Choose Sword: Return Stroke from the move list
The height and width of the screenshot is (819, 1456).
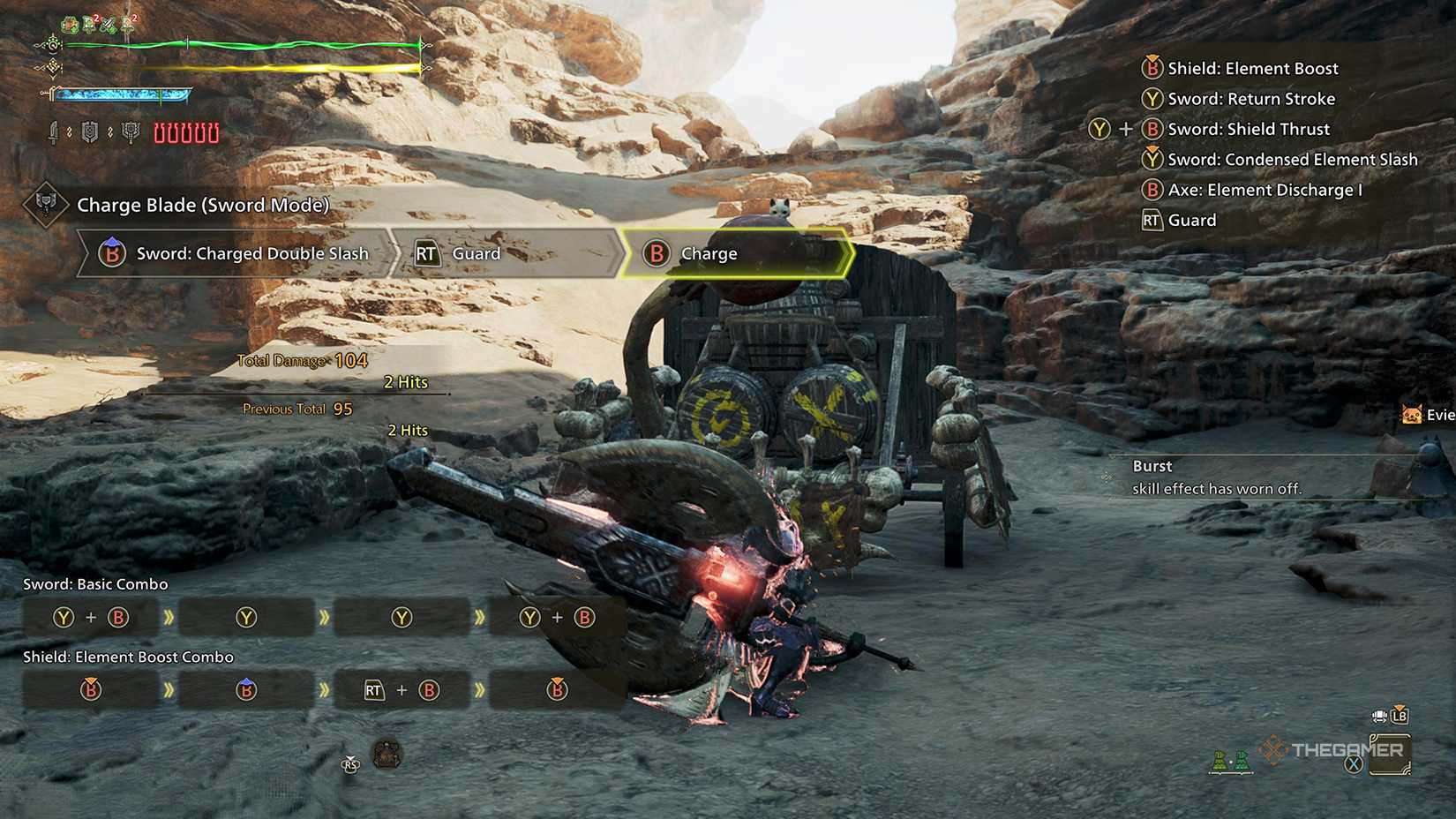click(1250, 99)
